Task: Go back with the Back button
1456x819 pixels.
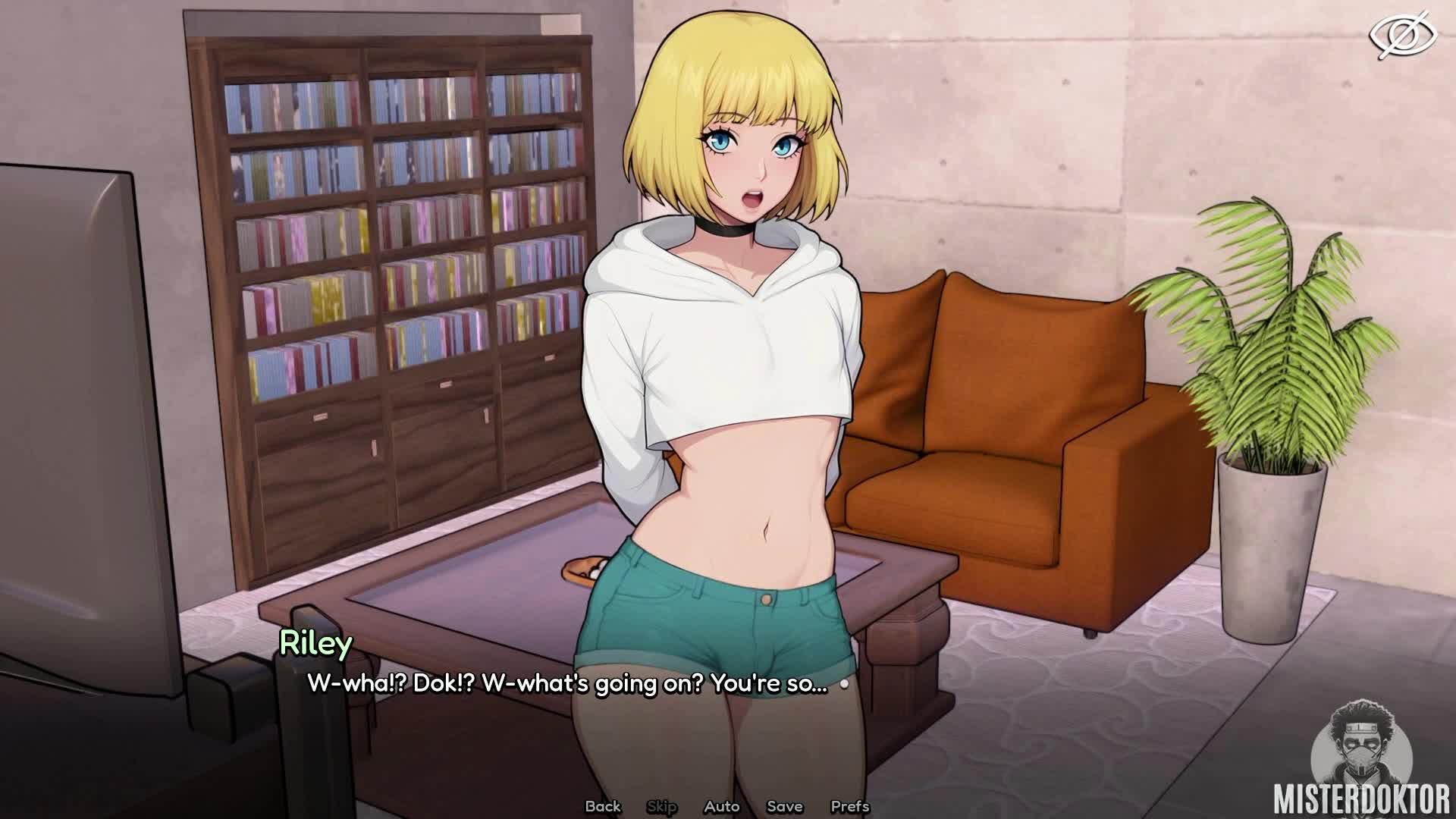Action: (x=603, y=806)
